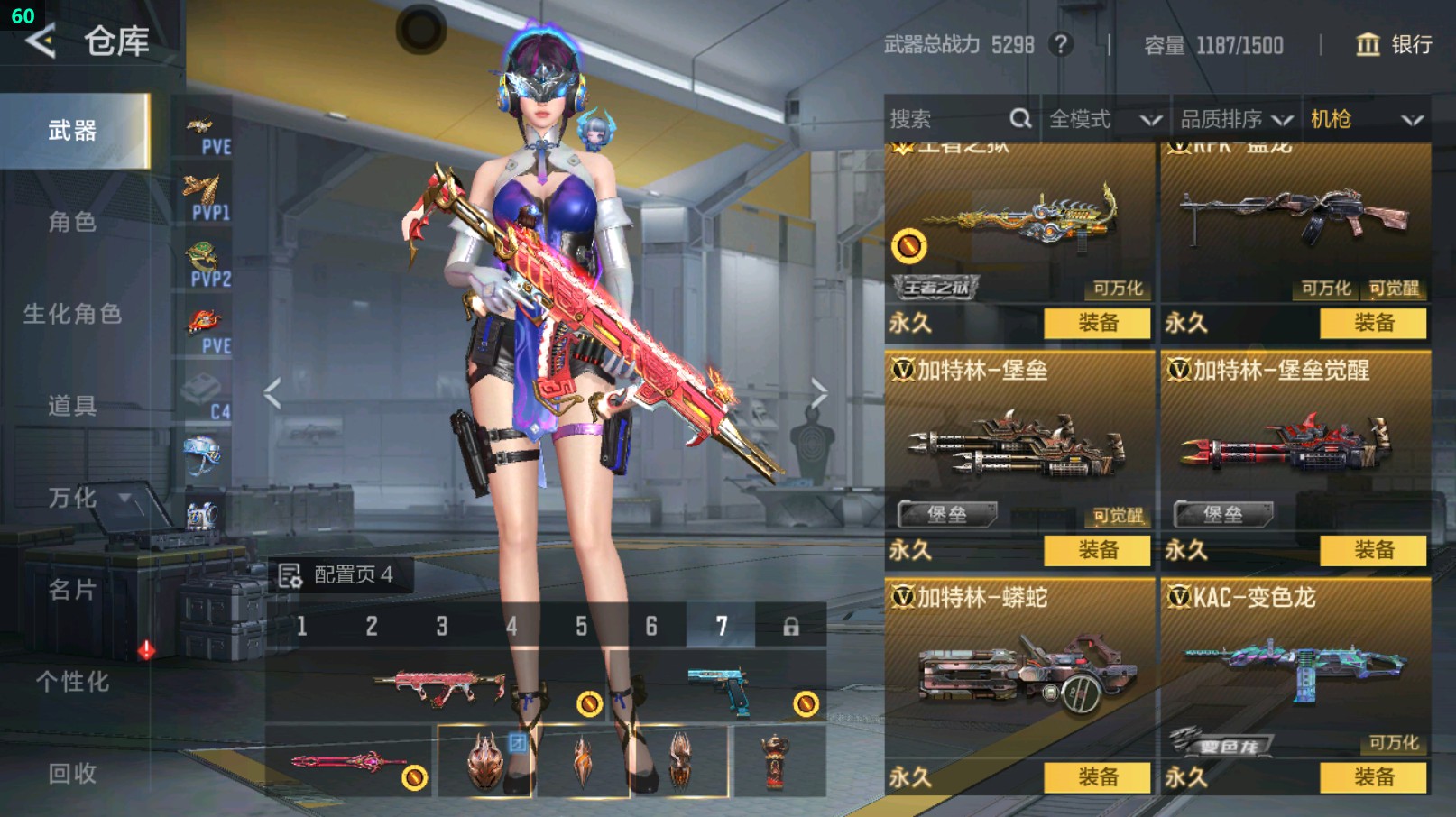This screenshot has height=817, width=1456.
Task: Equip the 加特林-堡垒觉醒 weapon
Action: [1373, 550]
